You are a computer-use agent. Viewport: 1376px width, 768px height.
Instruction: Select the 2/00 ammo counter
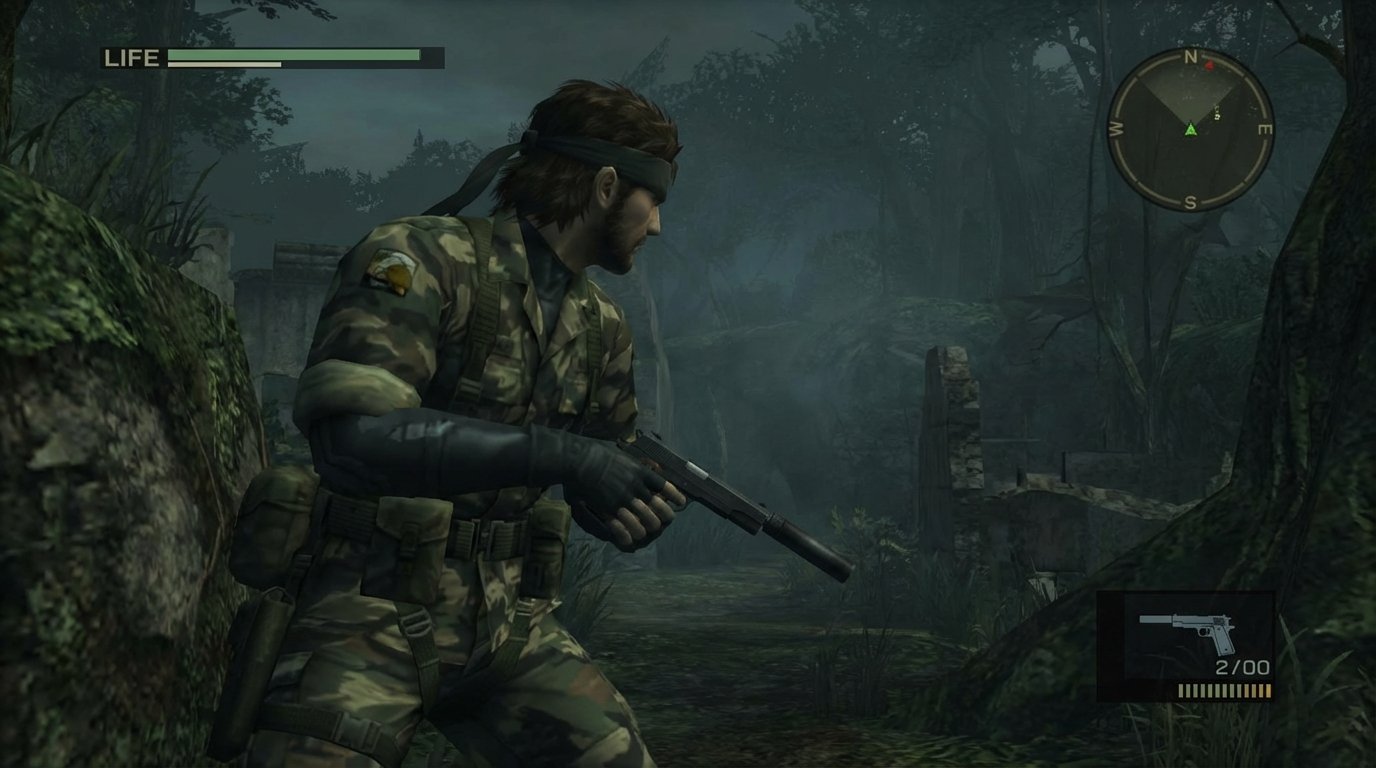coord(1242,666)
